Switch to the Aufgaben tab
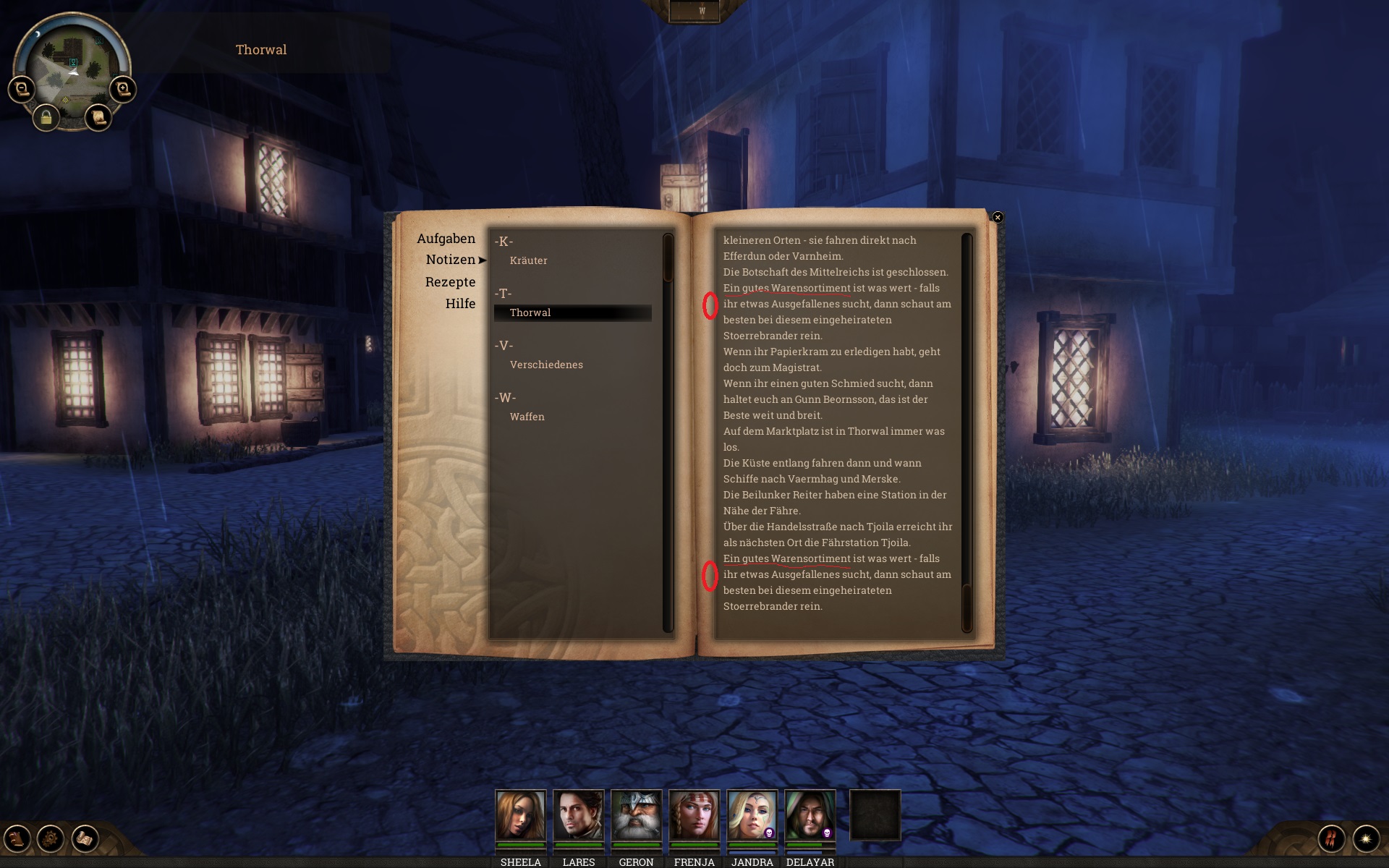This screenshot has height=868, width=1389. pyautogui.click(x=446, y=238)
